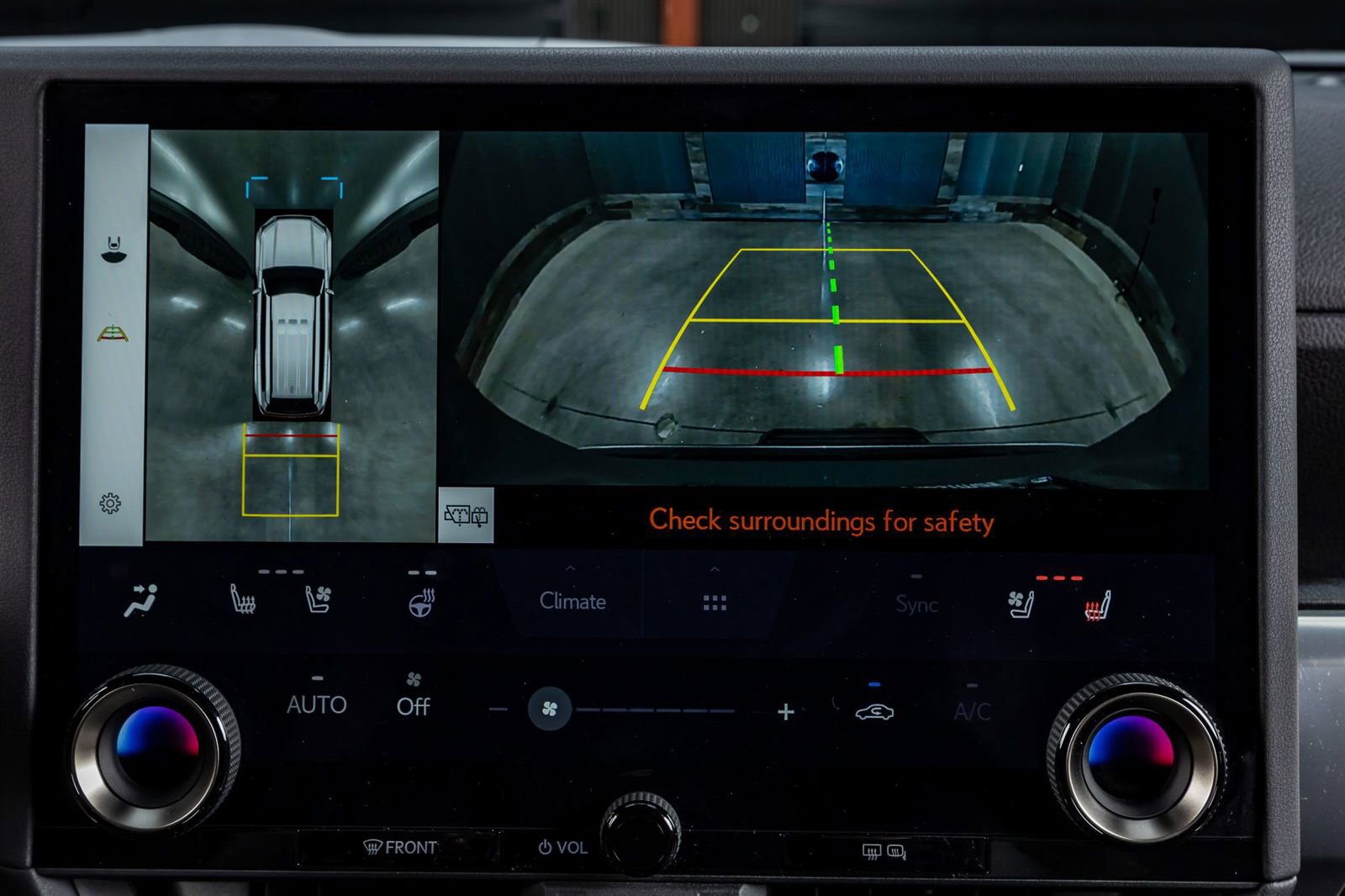1345x896 pixels.
Task: Tap the fan Off button
Action: point(413,704)
